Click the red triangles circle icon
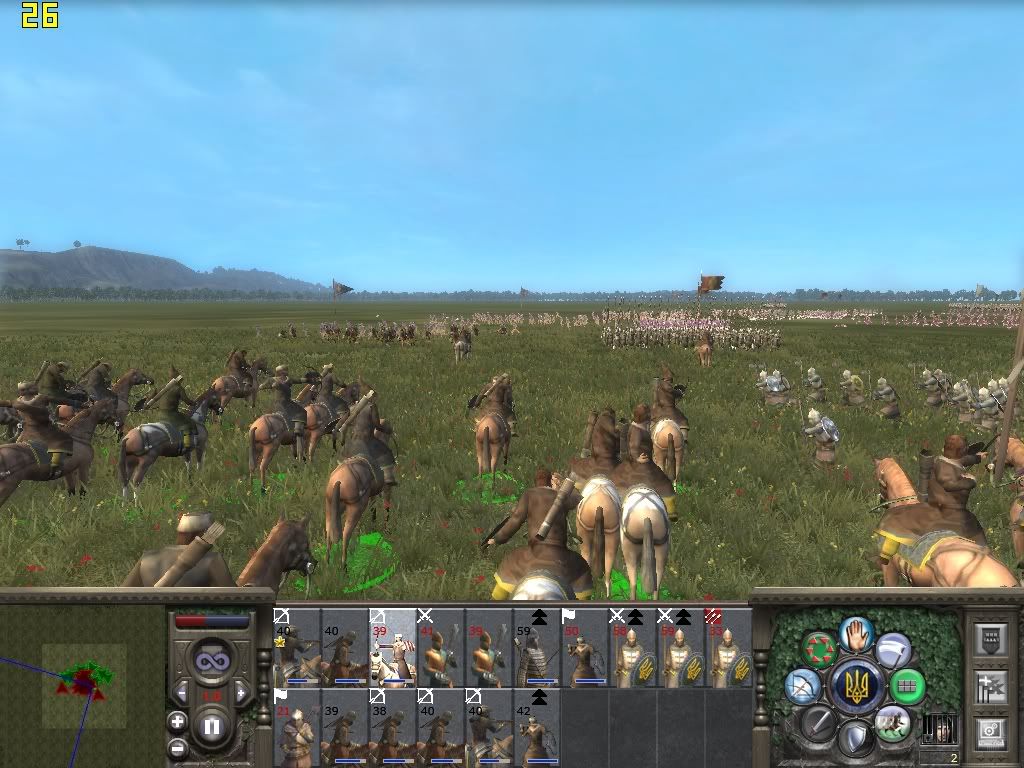This screenshot has height=768, width=1024. click(x=820, y=648)
